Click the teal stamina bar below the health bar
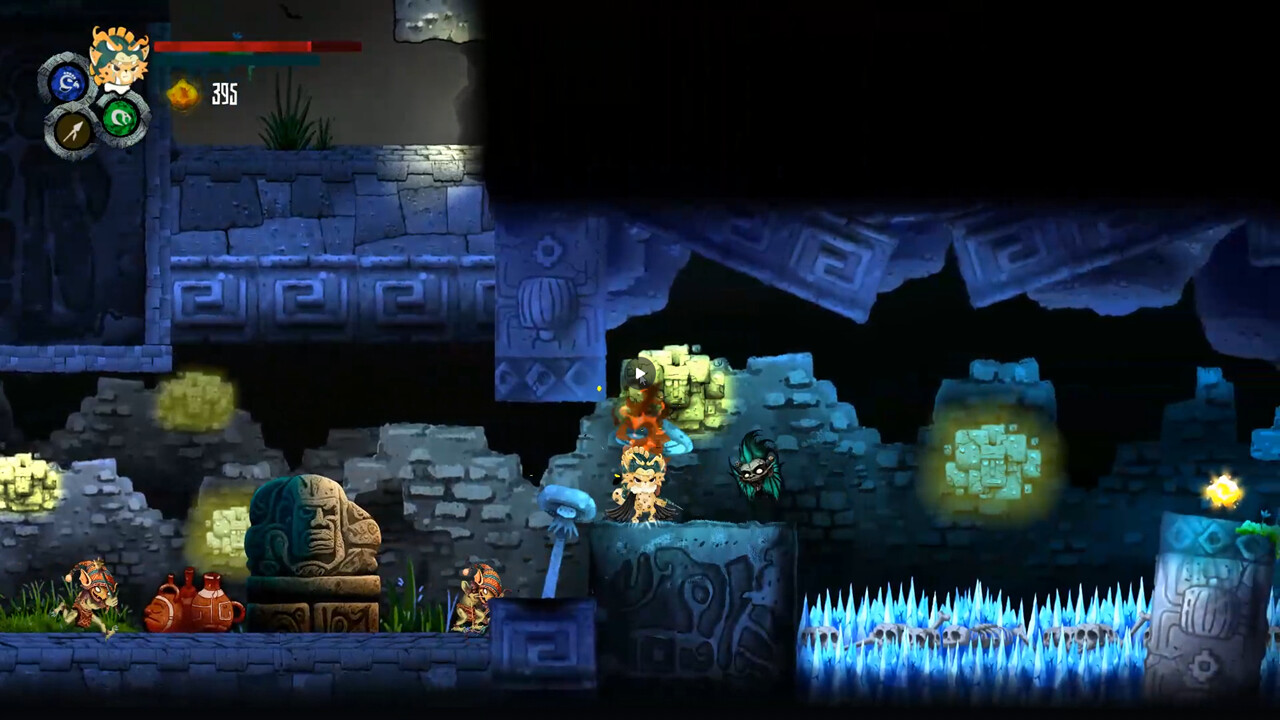Screen dimensions: 1280x720 240,60
